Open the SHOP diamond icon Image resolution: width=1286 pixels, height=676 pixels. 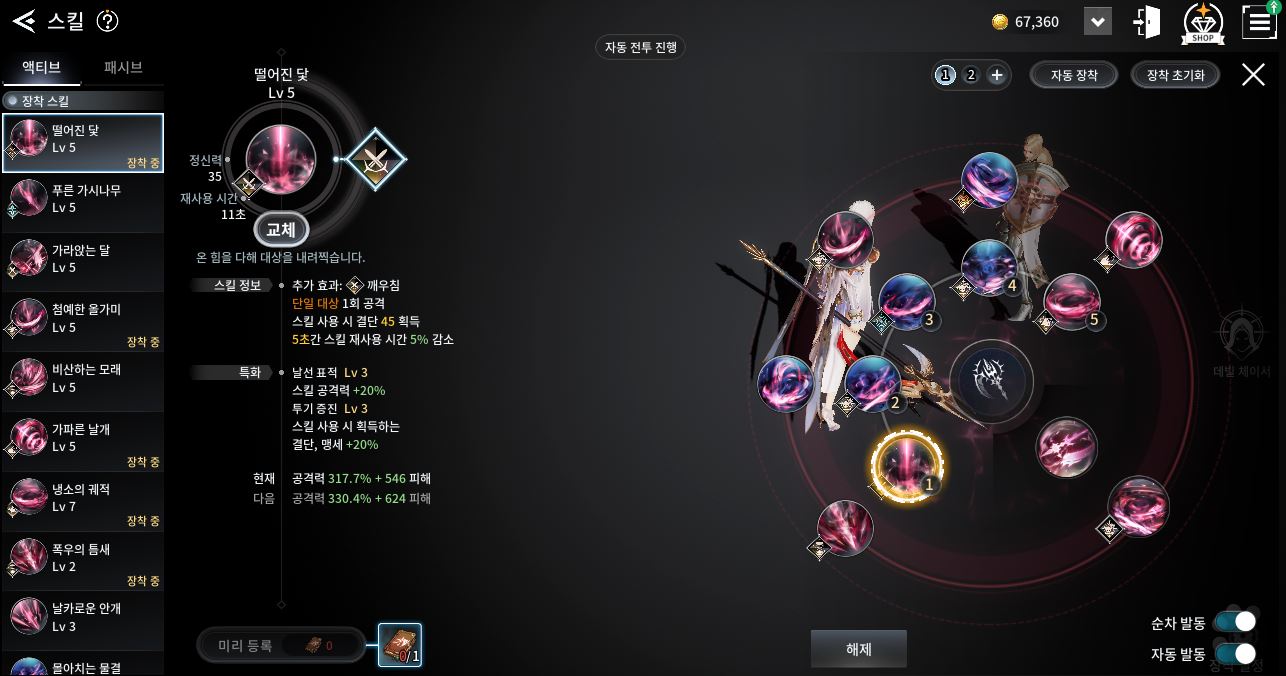point(1203,23)
